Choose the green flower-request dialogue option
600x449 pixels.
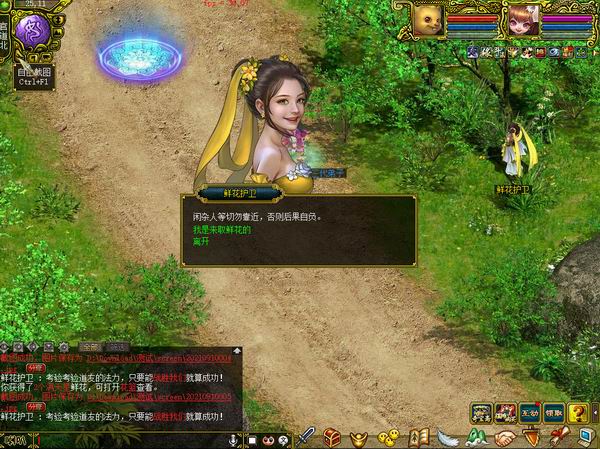223,230
